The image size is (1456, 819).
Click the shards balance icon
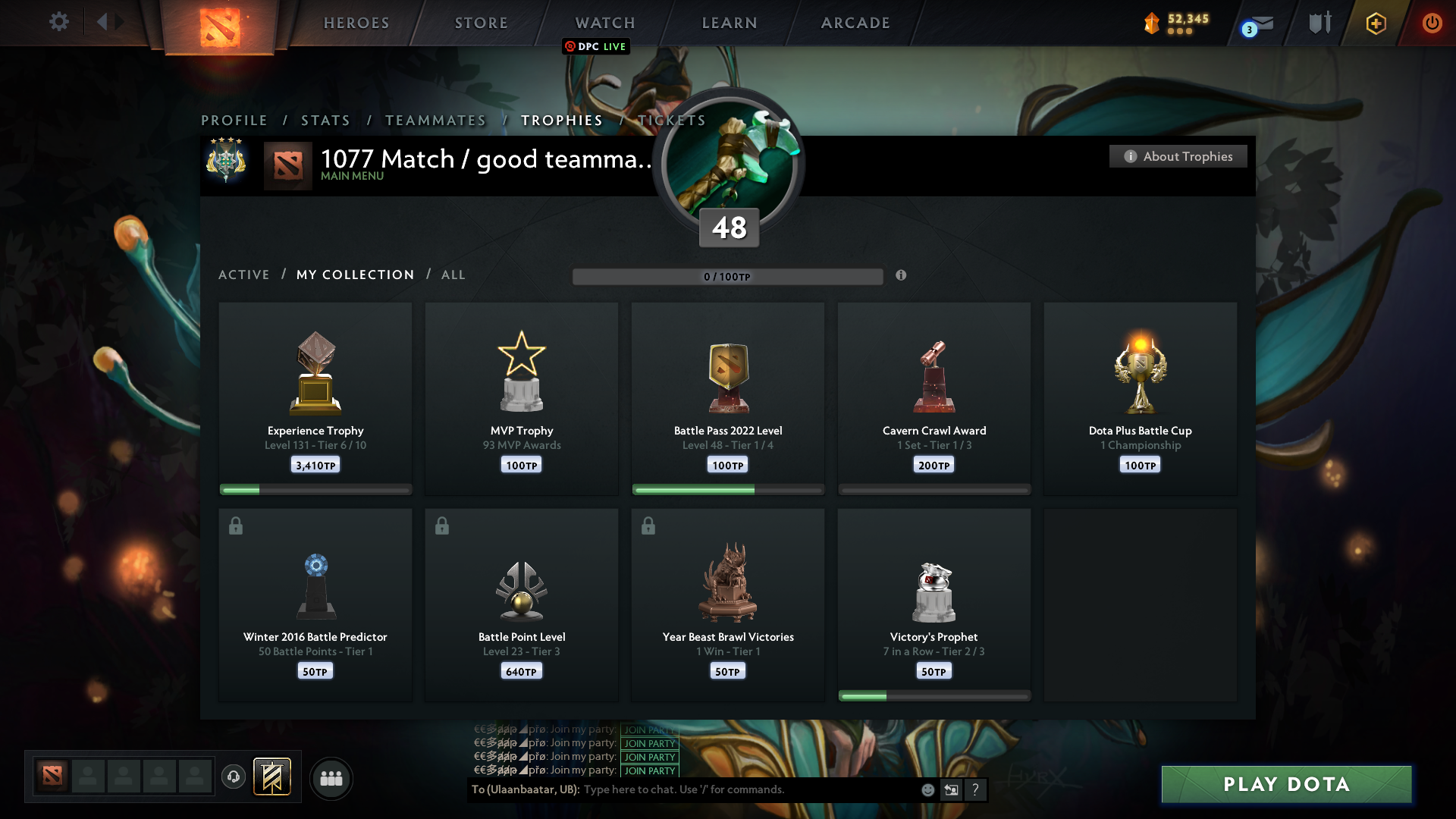click(x=1153, y=23)
